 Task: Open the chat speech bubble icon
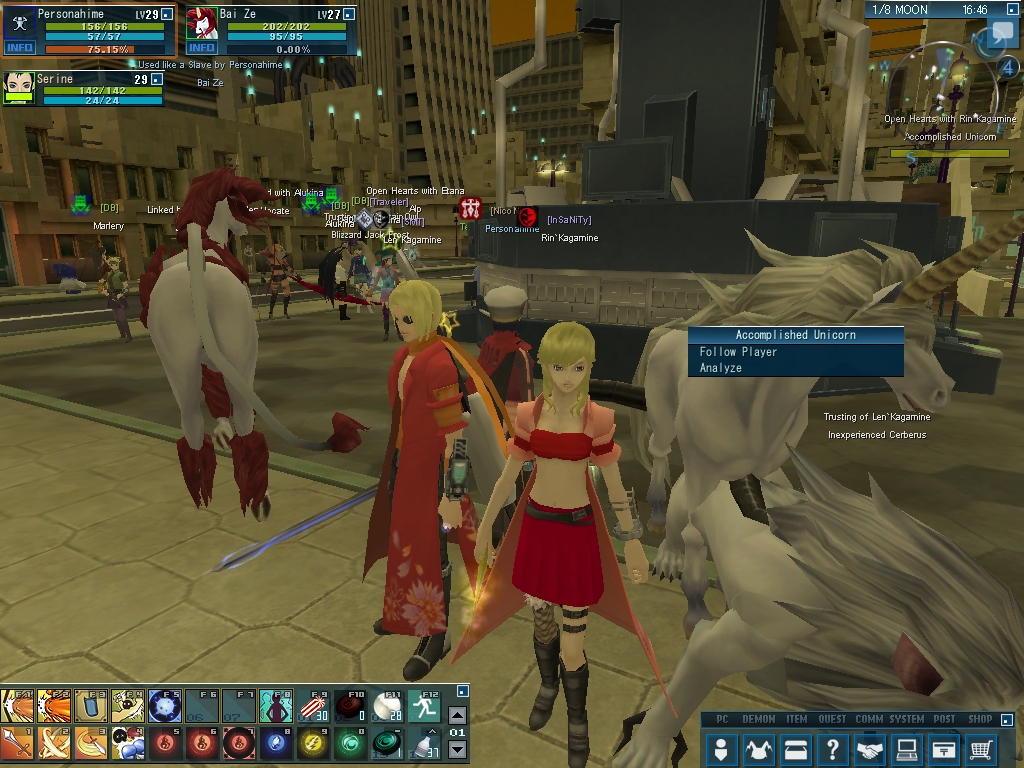click(1002, 34)
